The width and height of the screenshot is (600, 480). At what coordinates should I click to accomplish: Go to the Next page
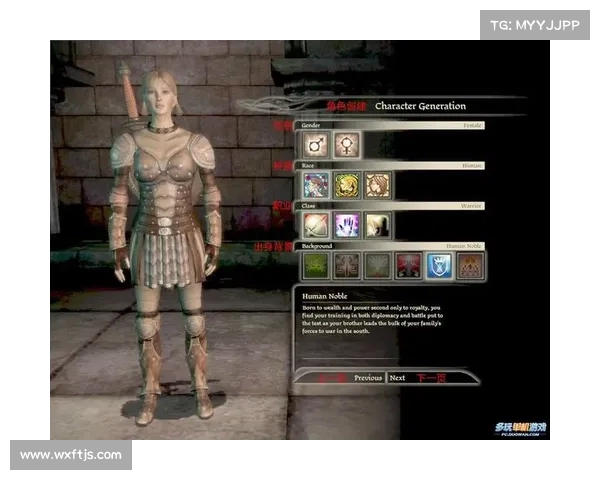[398, 378]
